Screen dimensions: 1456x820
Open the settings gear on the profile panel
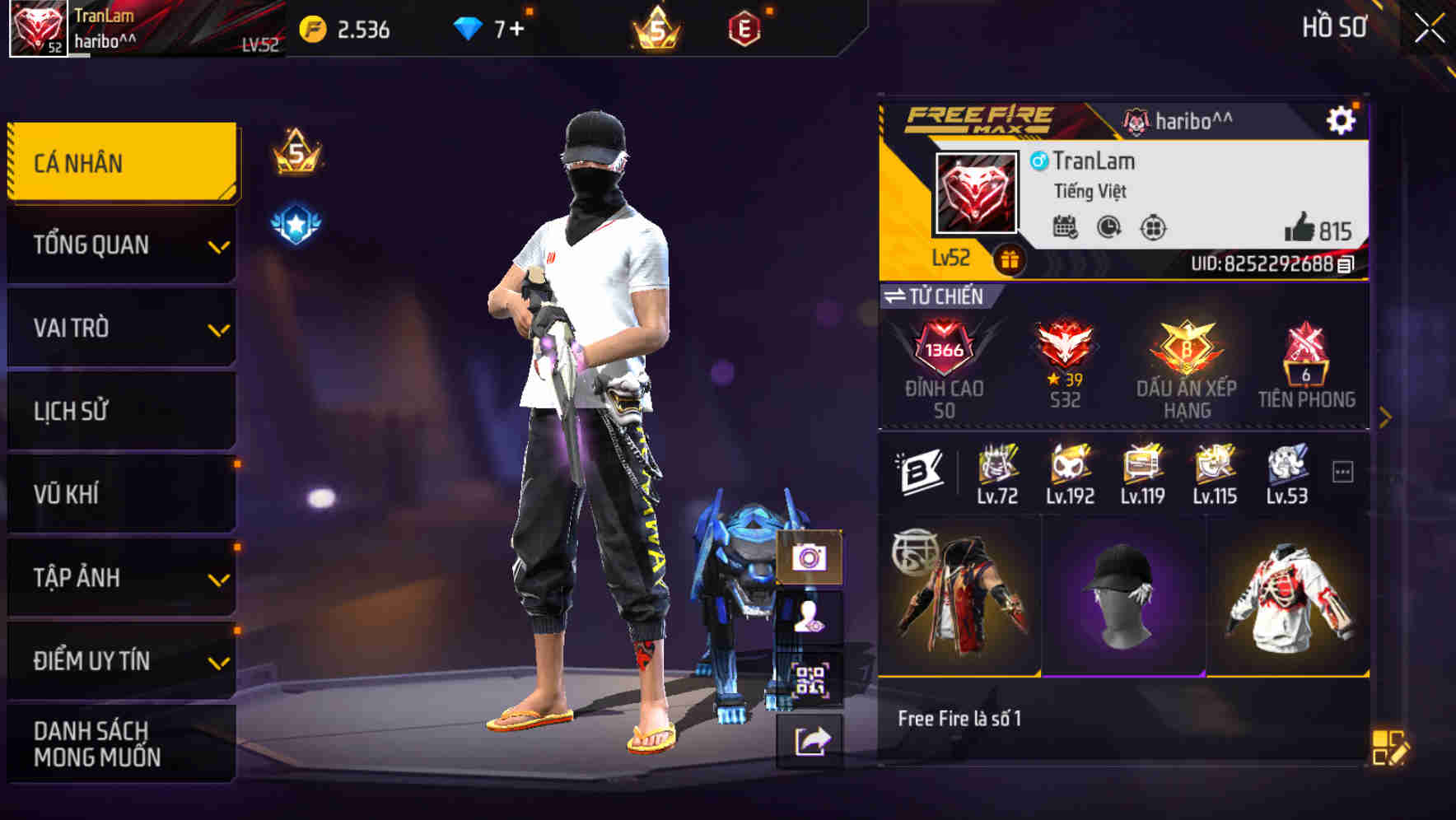tap(1343, 119)
